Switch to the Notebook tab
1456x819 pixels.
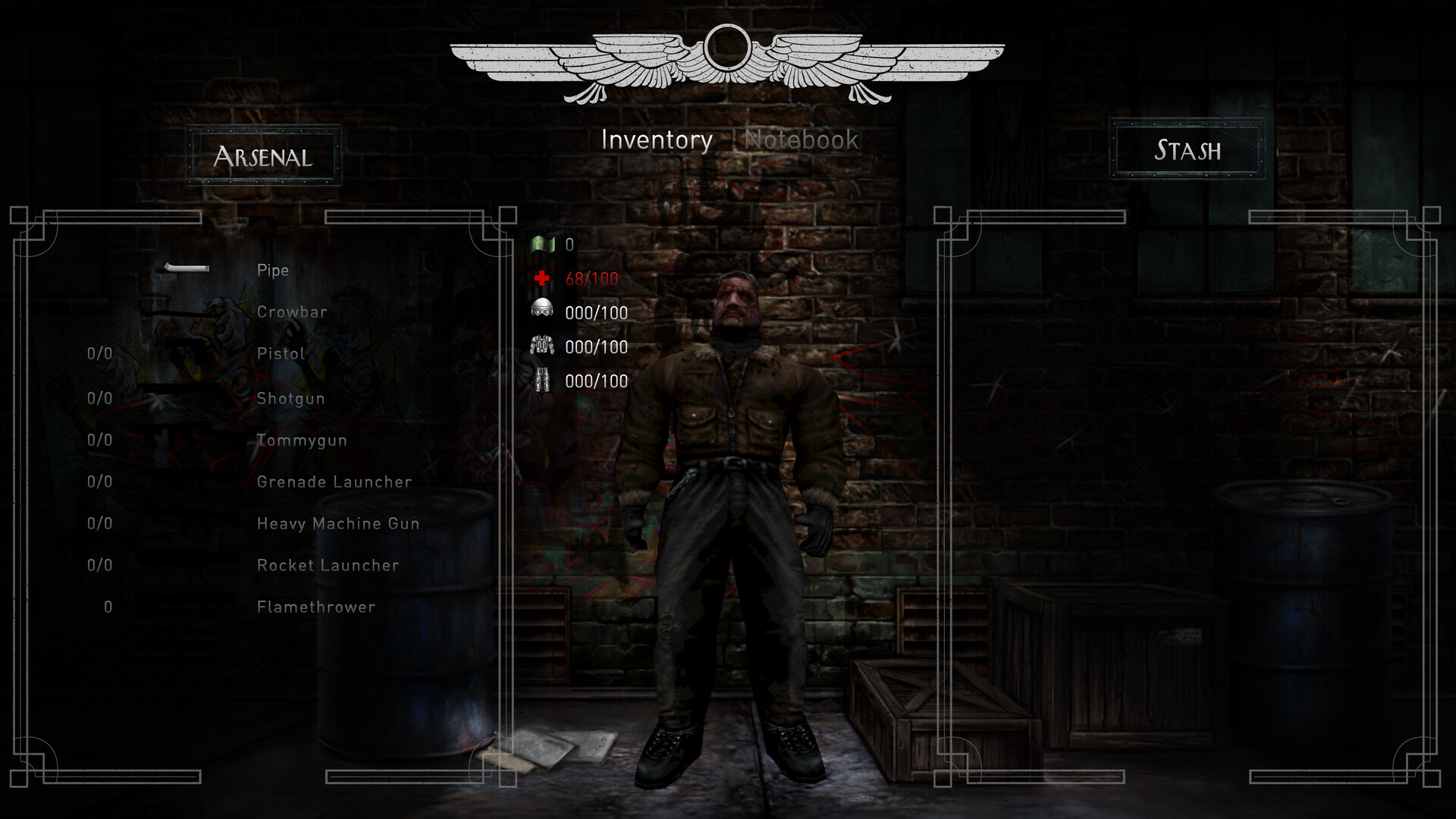coord(802,140)
